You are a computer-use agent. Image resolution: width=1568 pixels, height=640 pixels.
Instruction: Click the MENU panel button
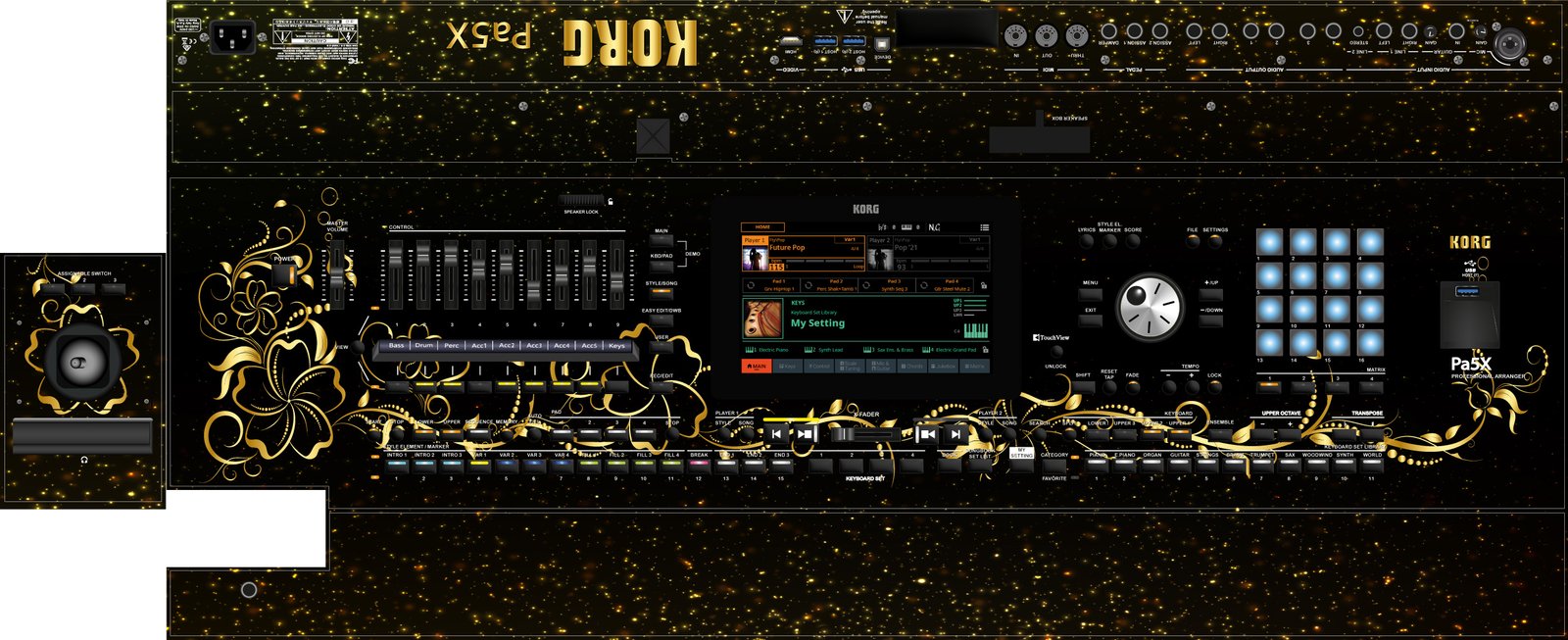(1090, 293)
